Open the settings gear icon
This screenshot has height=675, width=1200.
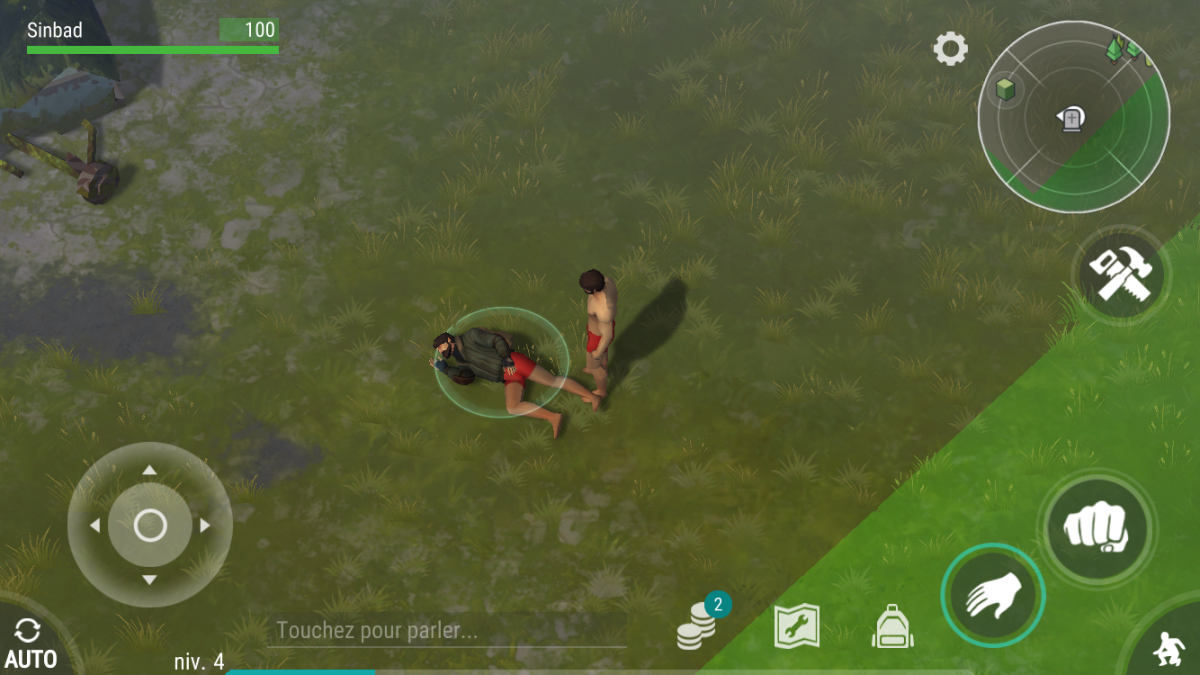click(950, 49)
